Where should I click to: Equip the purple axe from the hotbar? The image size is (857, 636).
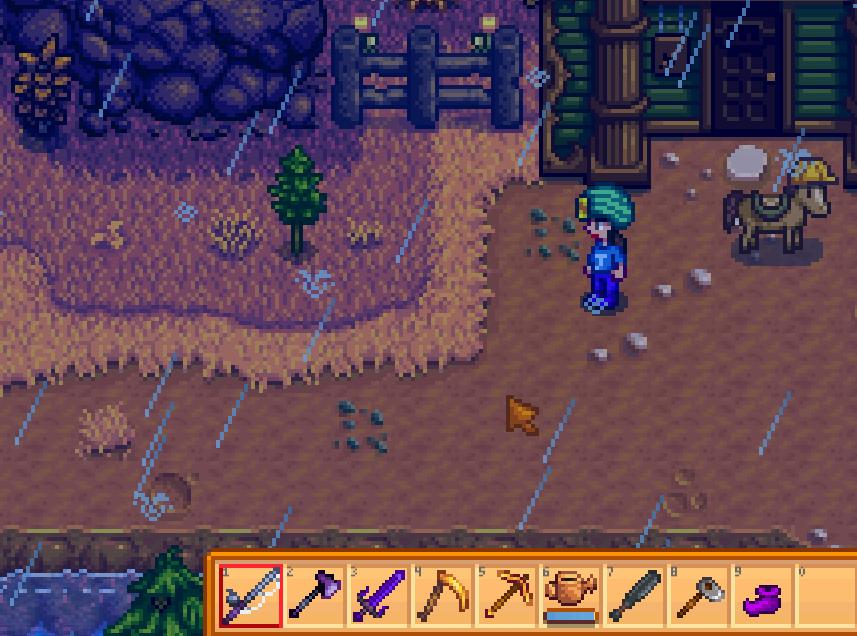click(314, 596)
